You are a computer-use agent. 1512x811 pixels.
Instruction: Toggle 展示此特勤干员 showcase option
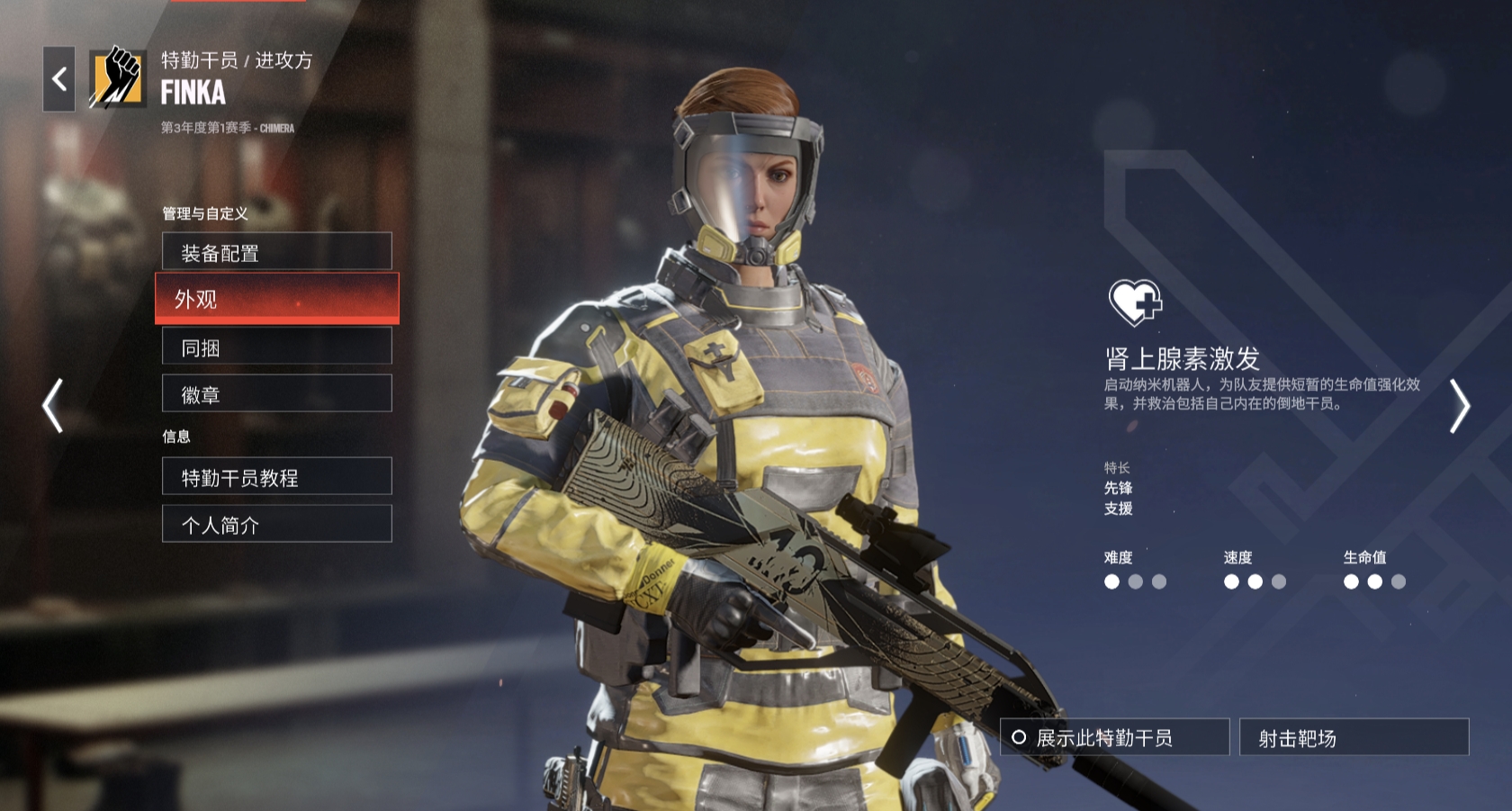point(1114,737)
